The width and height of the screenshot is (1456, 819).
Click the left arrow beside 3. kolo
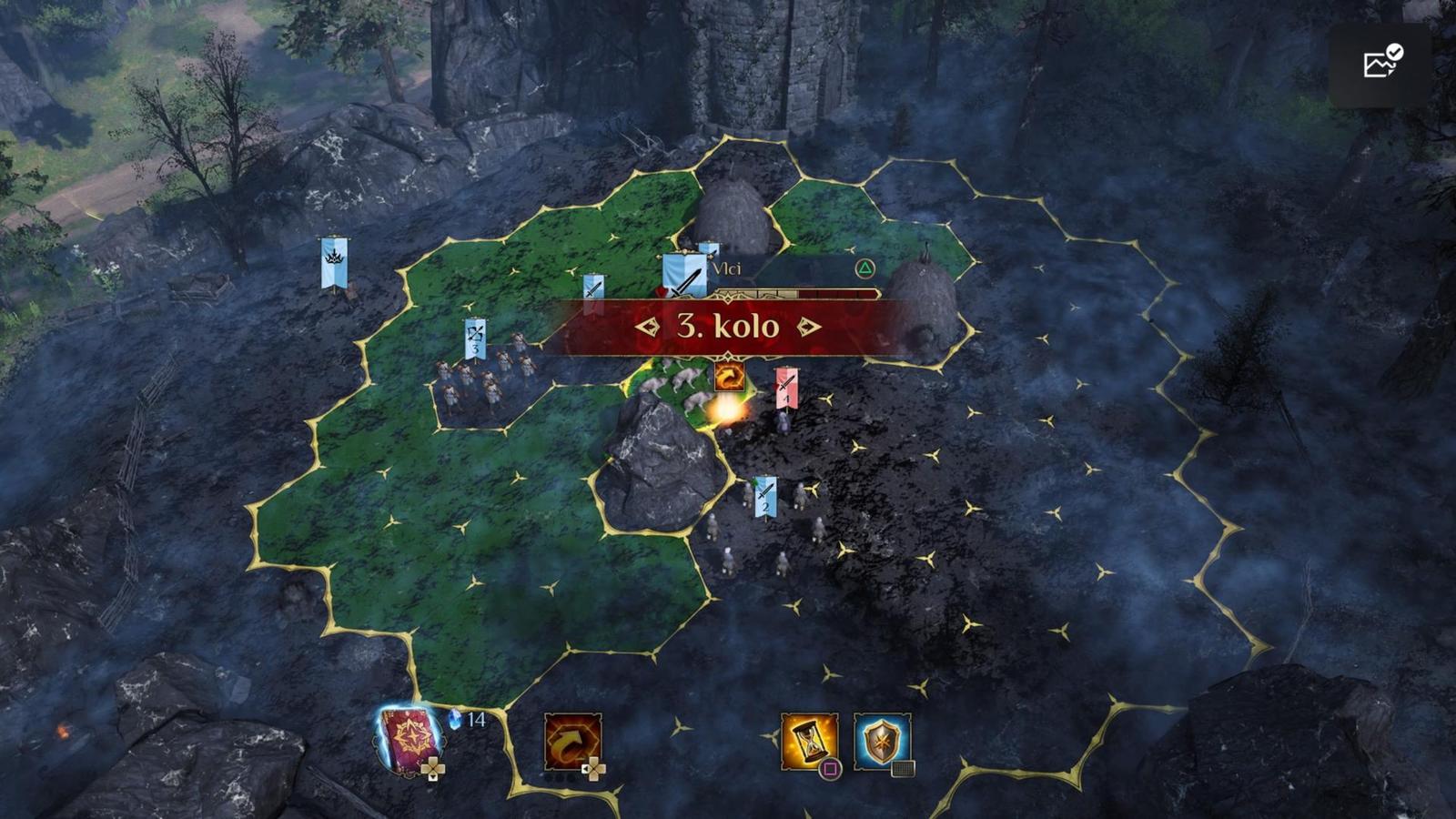(x=648, y=326)
